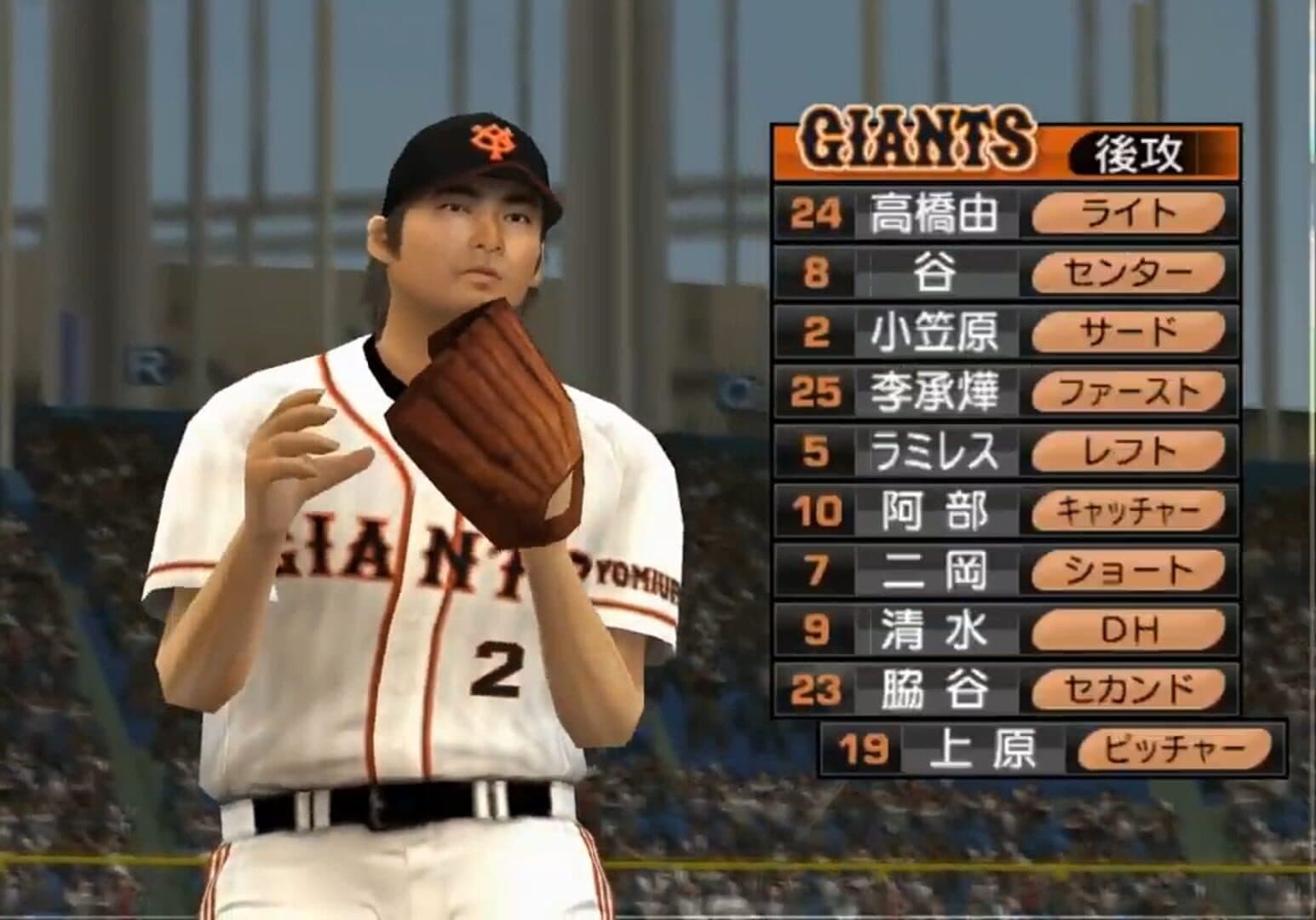Screen dimensions: 1316x920
Task: Choose the ピッチャー position label
Action: (1175, 750)
